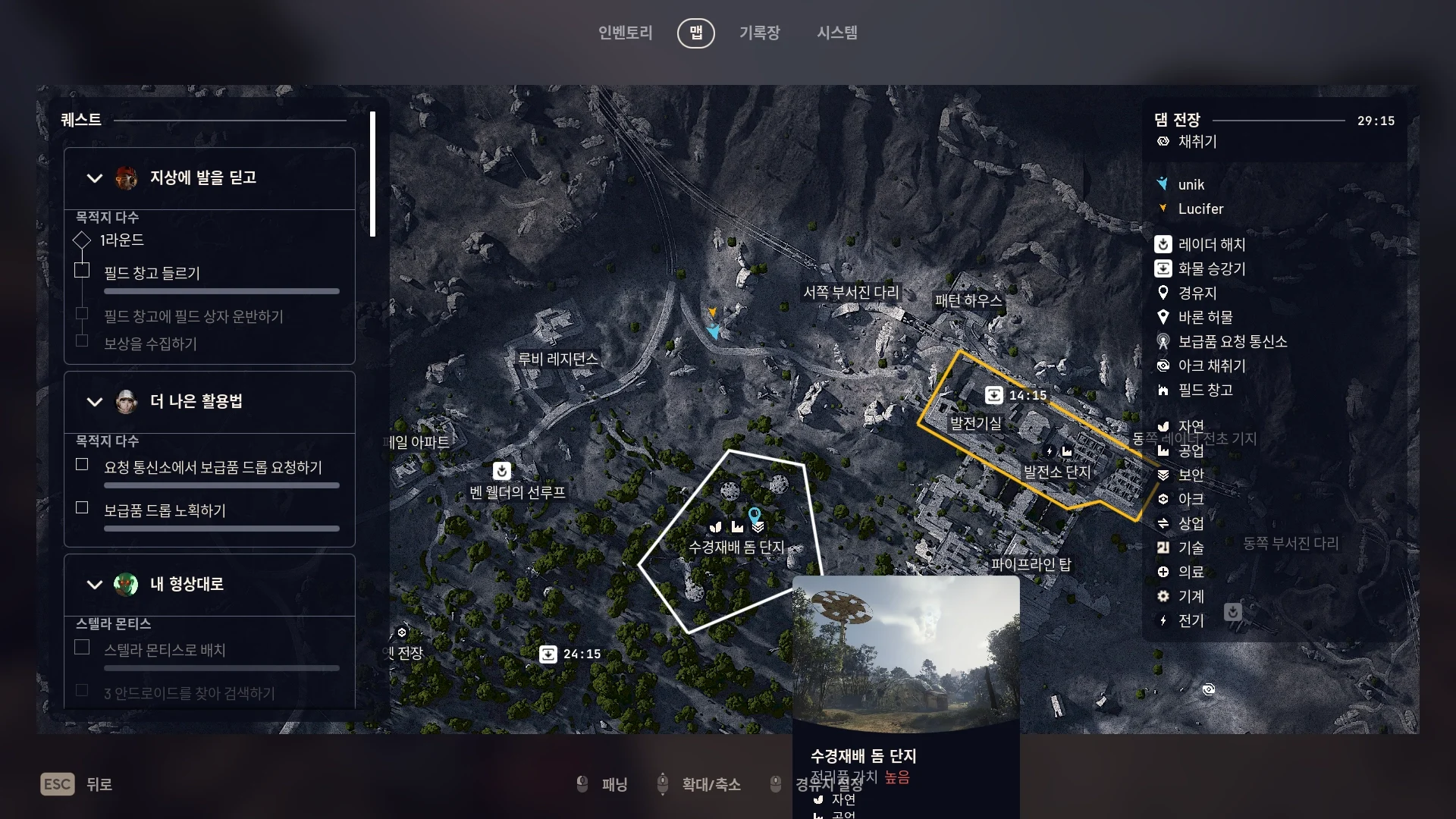Choose the 보급품 요청 통신소 legend entry
Viewport: 1456px width, 819px height.
click(1232, 341)
